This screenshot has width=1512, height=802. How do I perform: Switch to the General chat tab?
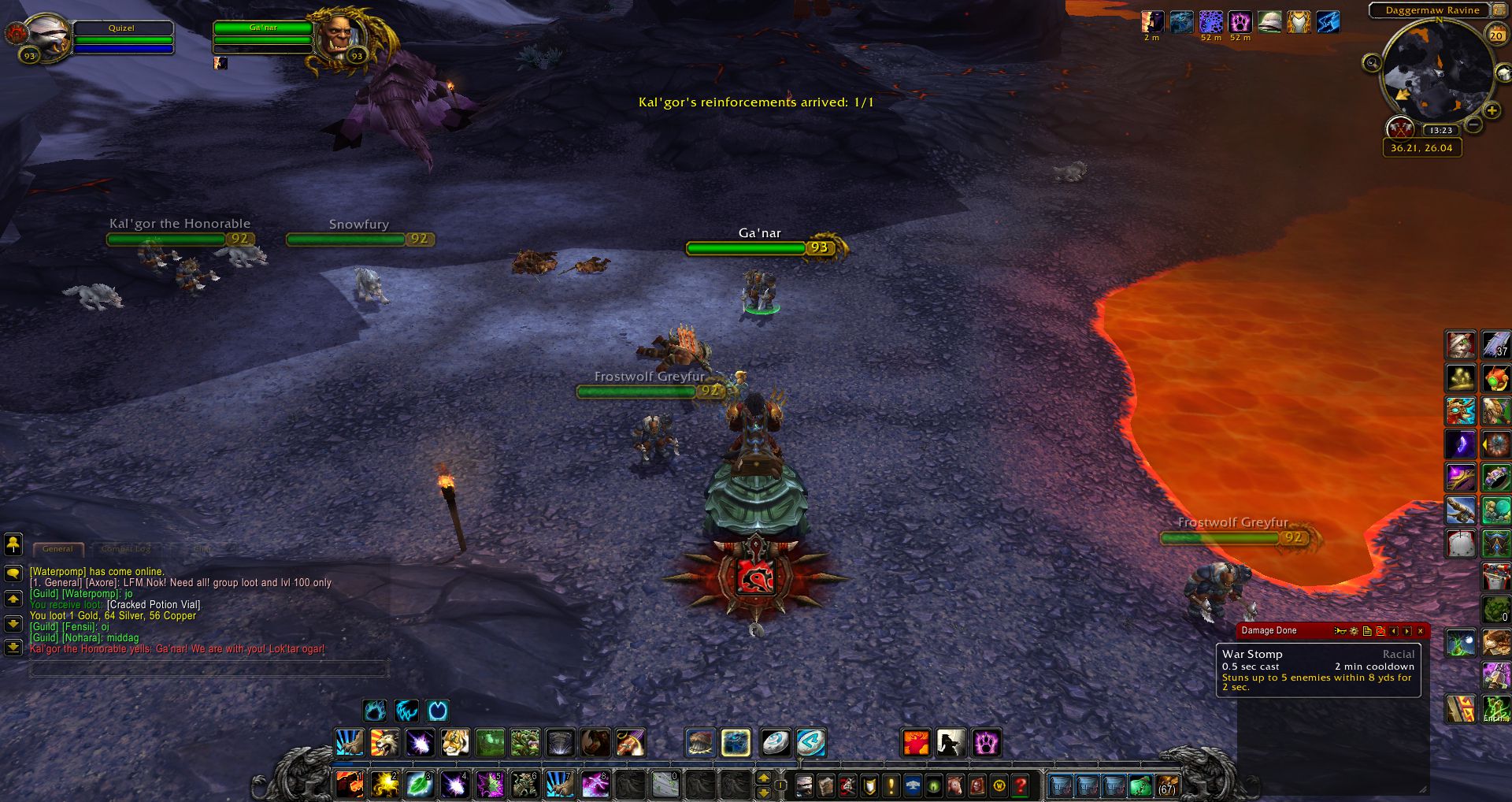57,549
